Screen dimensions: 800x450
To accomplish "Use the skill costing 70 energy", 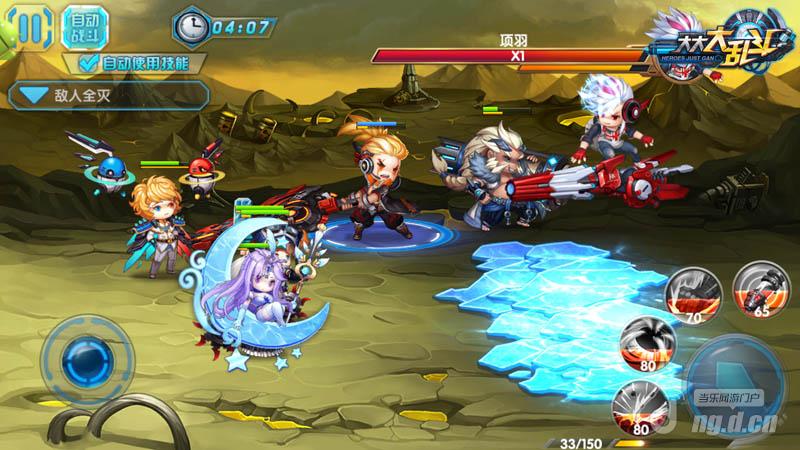I will tap(692, 293).
